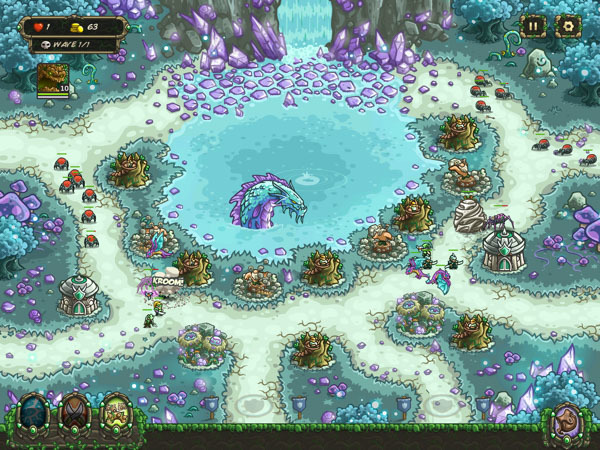Activate the green-framed third power icon
Image resolution: width=600 pixels, height=450 pixels.
(x=117, y=413)
